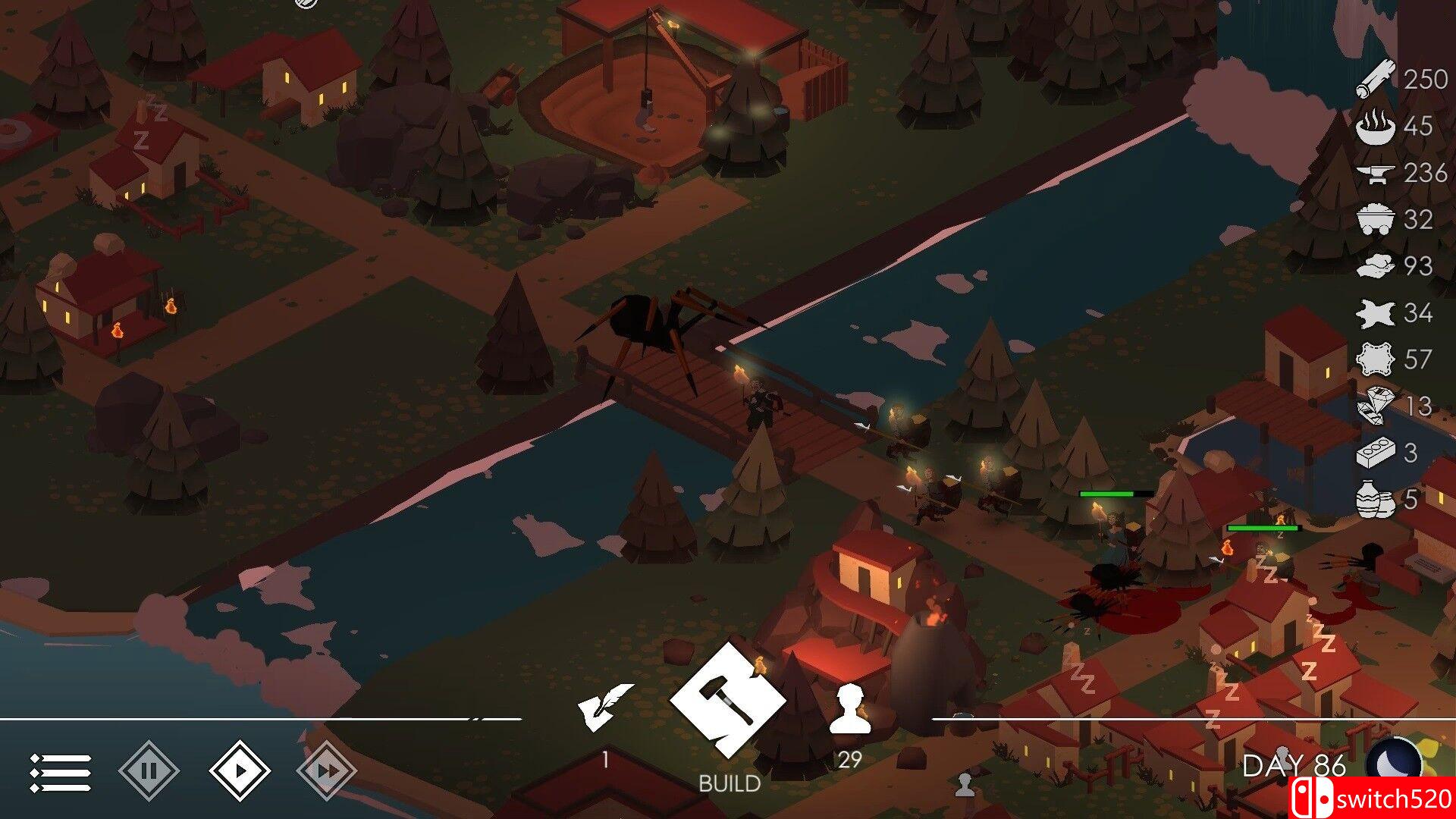The height and width of the screenshot is (819, 1456).
Task: Select the food bowl resource icon
Action: point(1376,127)
